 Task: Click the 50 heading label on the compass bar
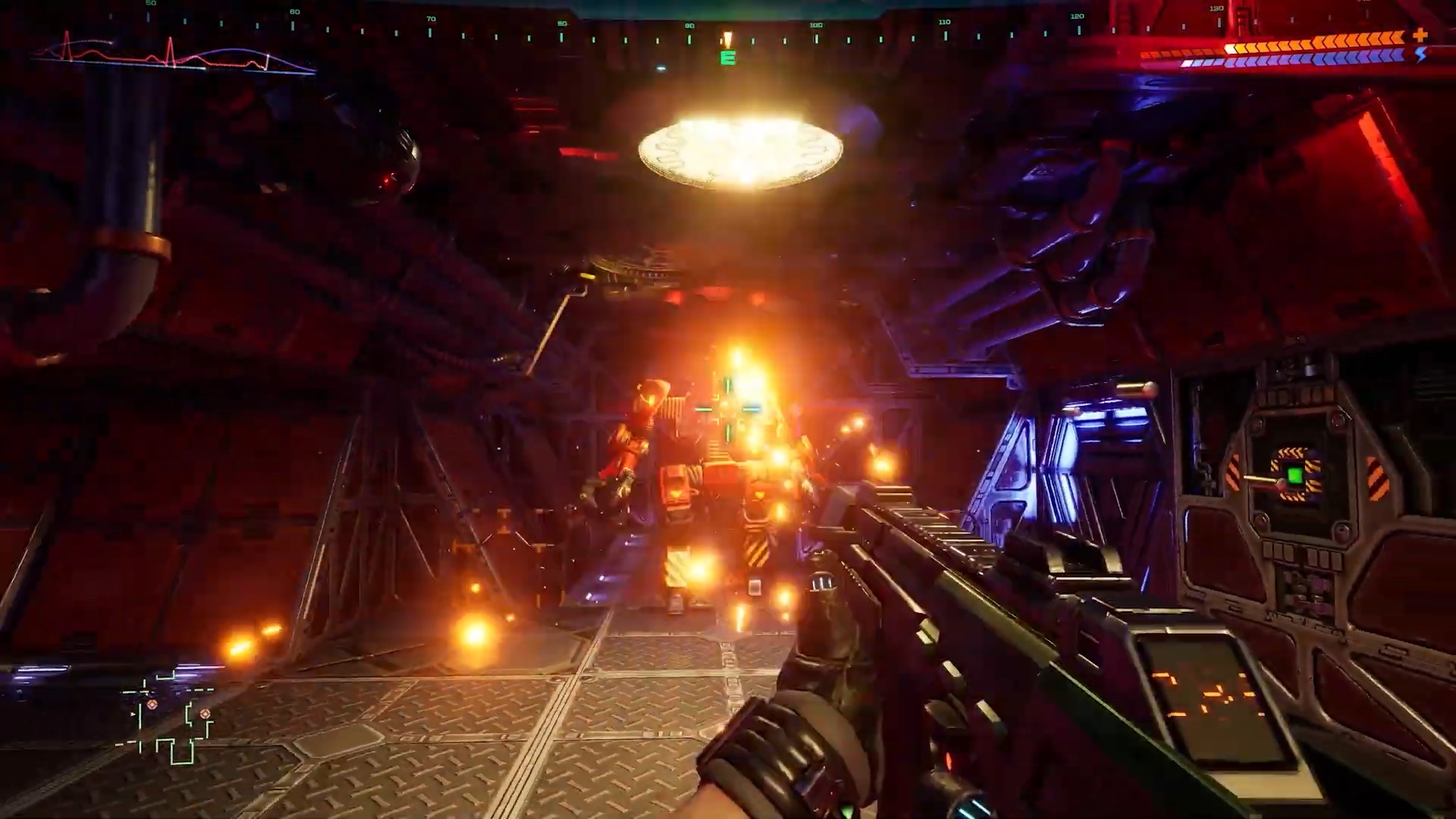[x=149, y=6]
